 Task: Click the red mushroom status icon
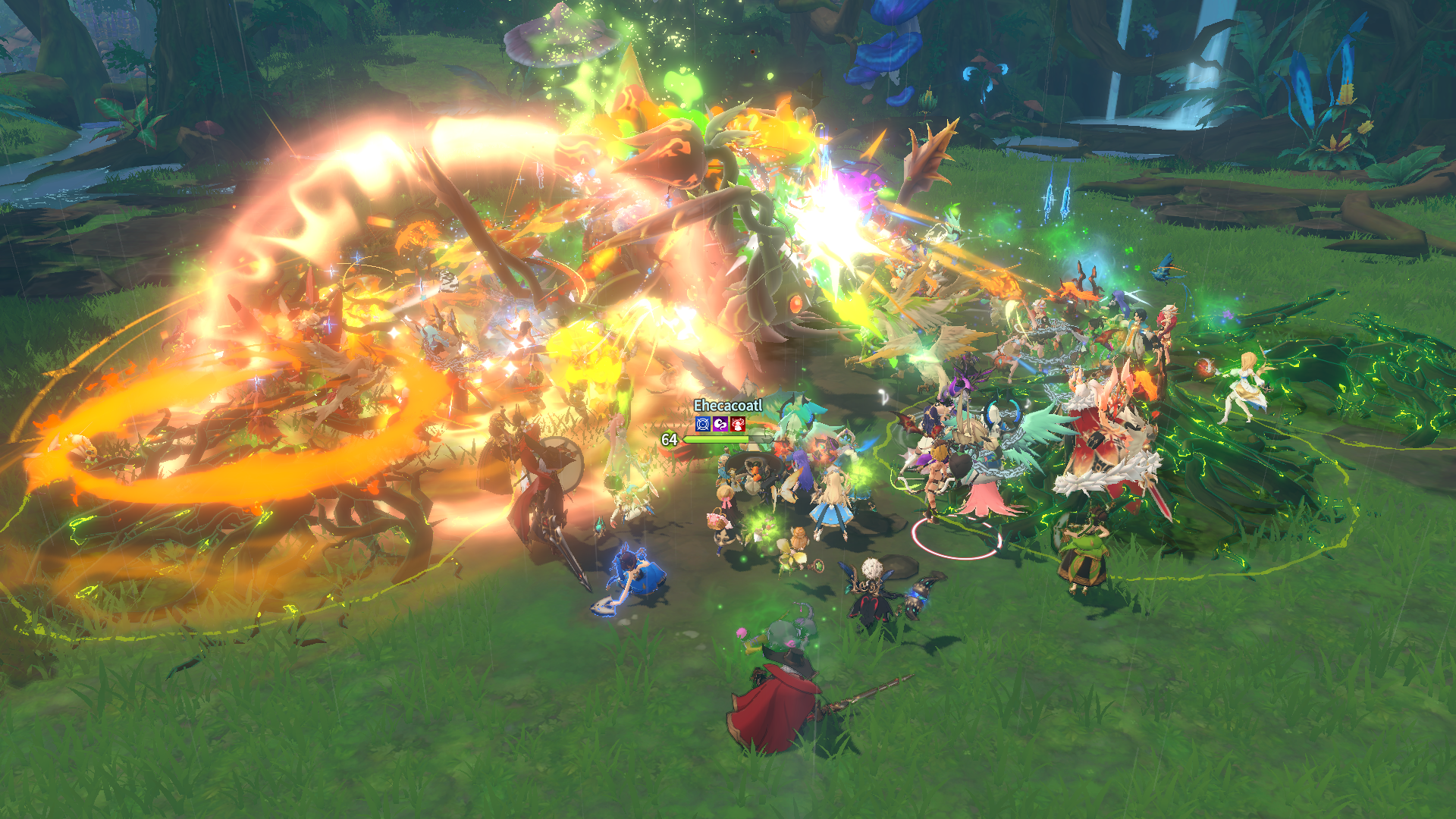pos(738,425)
